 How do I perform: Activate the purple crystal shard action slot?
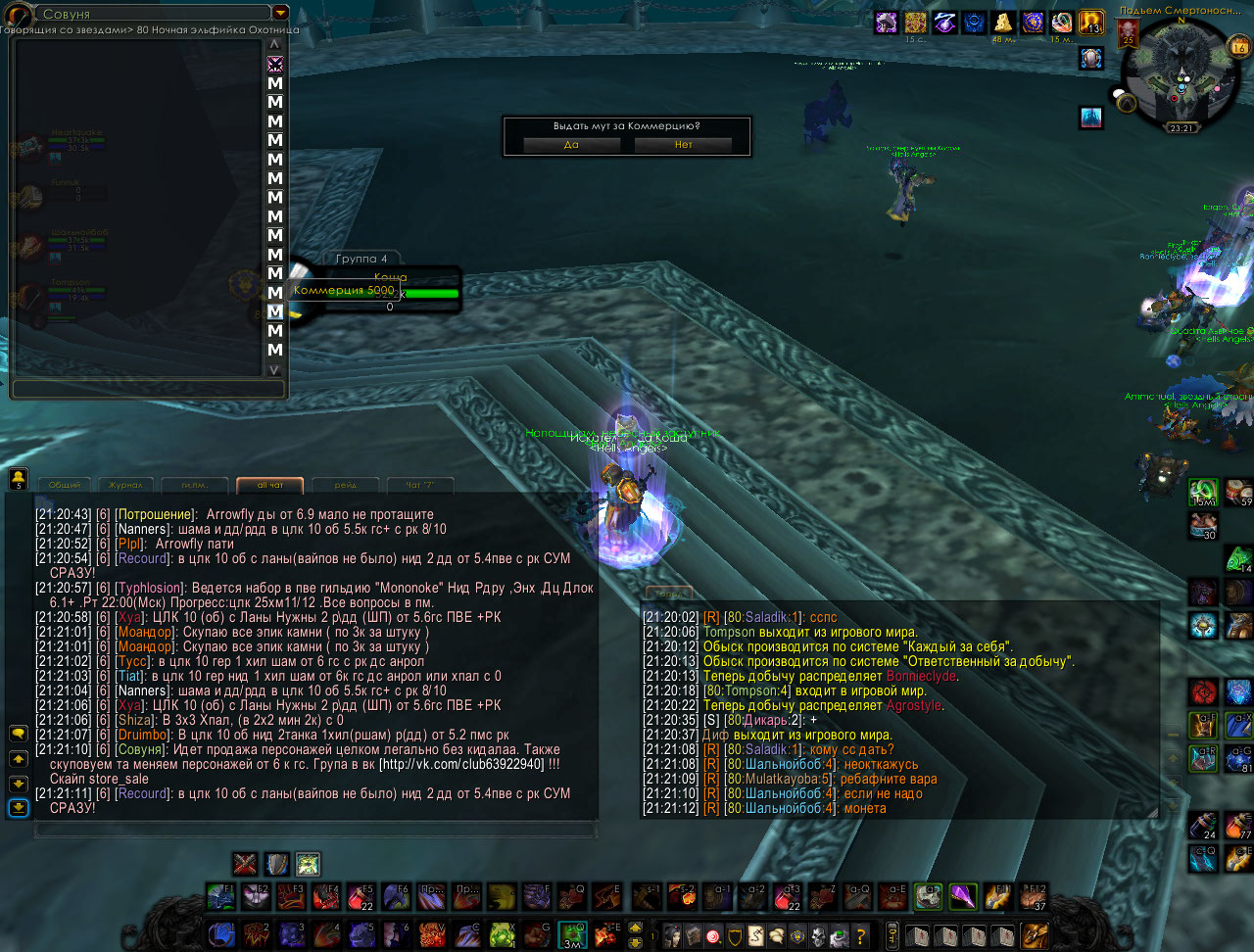963,896
